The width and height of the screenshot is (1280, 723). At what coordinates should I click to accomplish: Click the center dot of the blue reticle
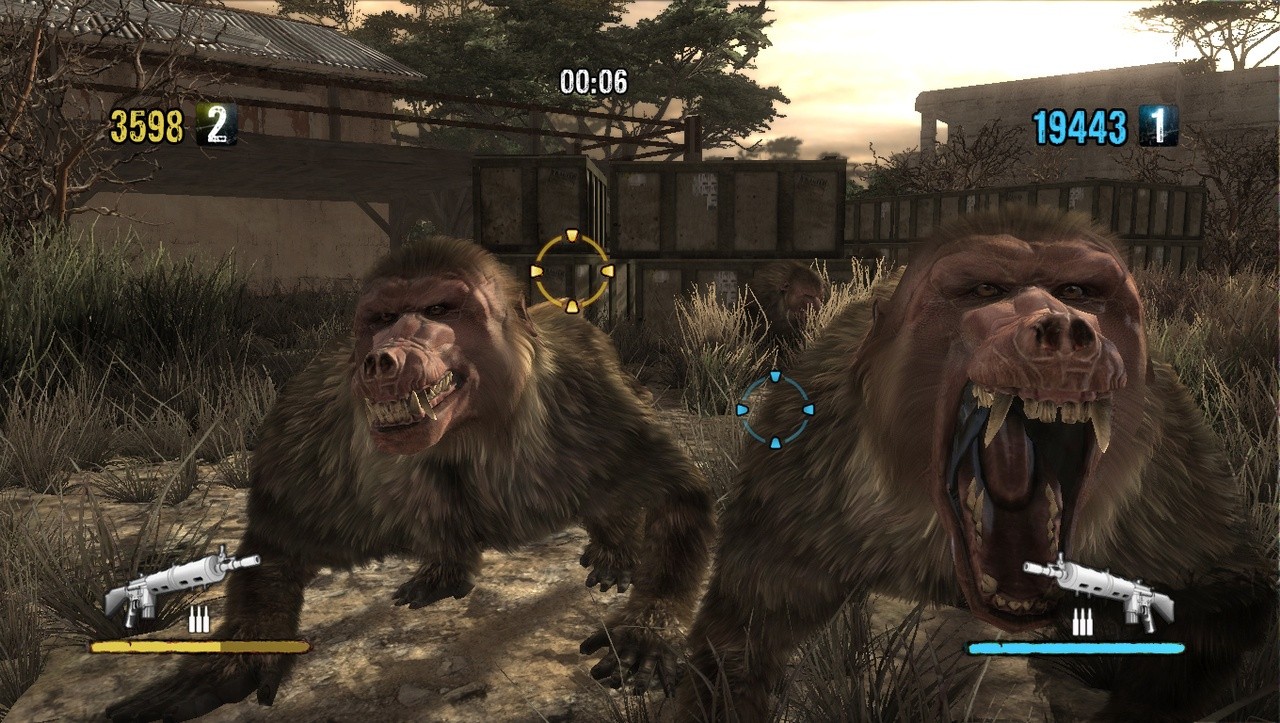pos(773,409)
